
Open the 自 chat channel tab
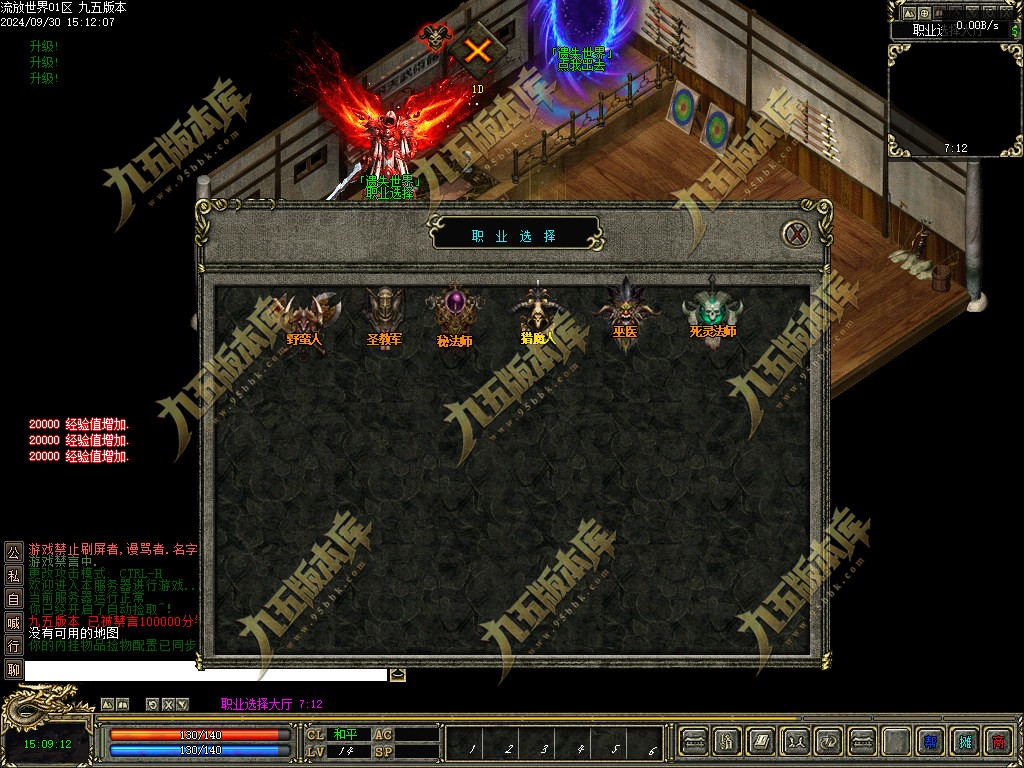pos(13,599)
